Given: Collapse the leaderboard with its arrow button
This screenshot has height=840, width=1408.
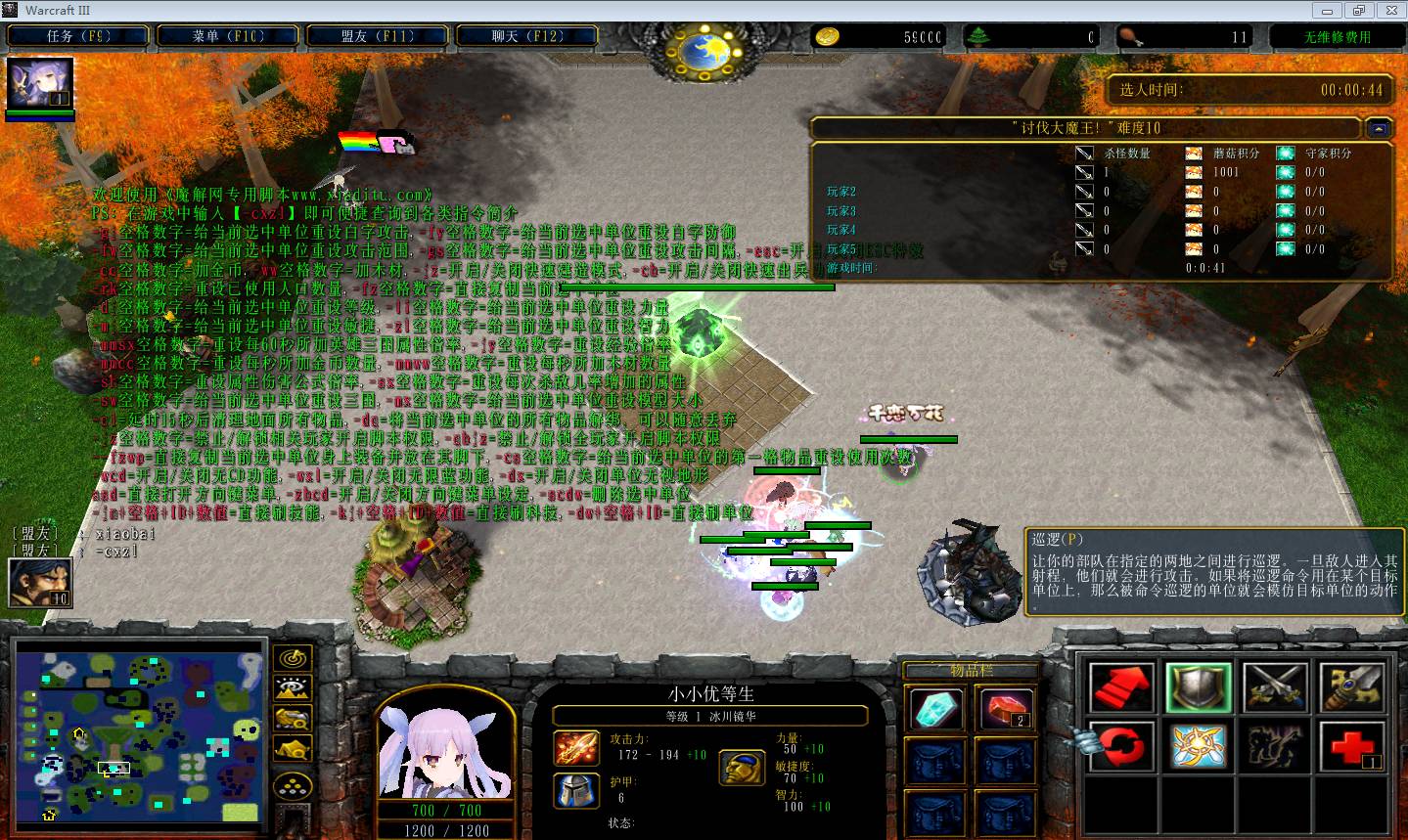Looking at the screenshot, I should point(1378,128).
